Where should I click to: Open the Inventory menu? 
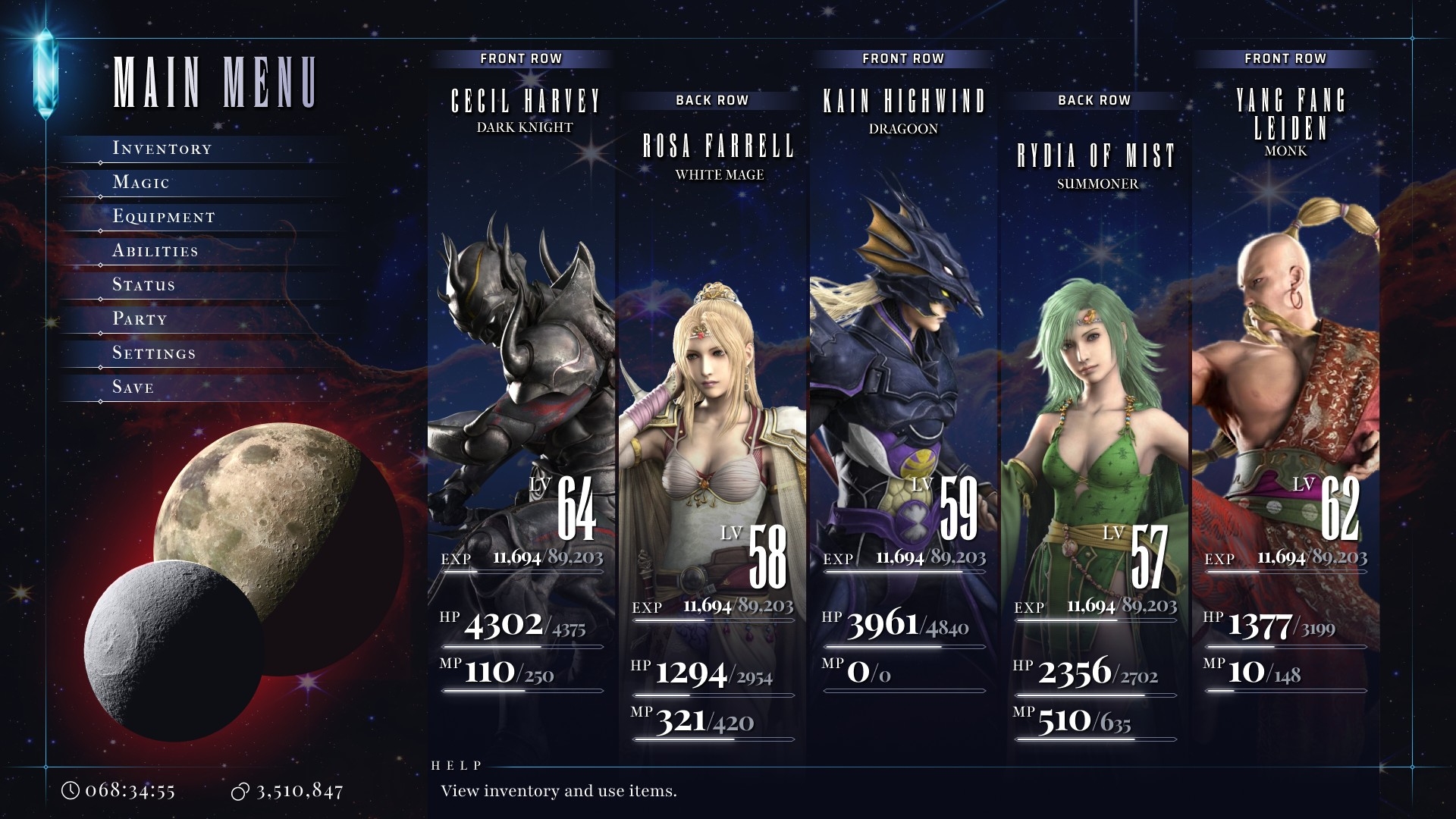[162, 149]
